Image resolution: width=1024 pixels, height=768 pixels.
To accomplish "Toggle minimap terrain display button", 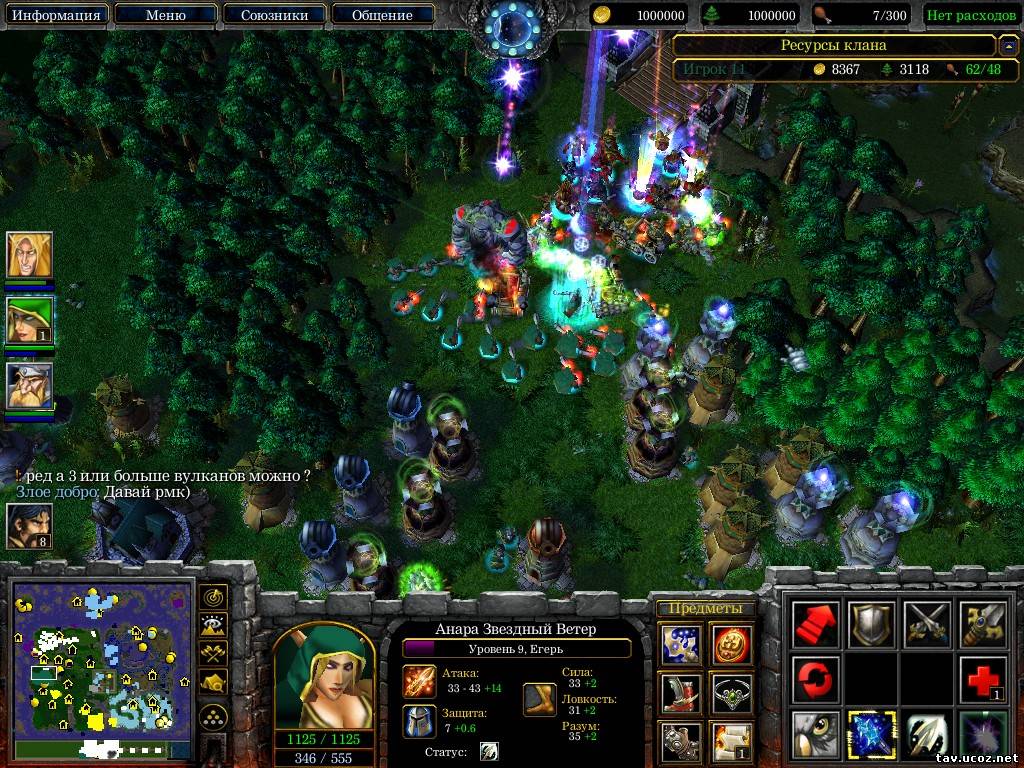I will point(213,625).
